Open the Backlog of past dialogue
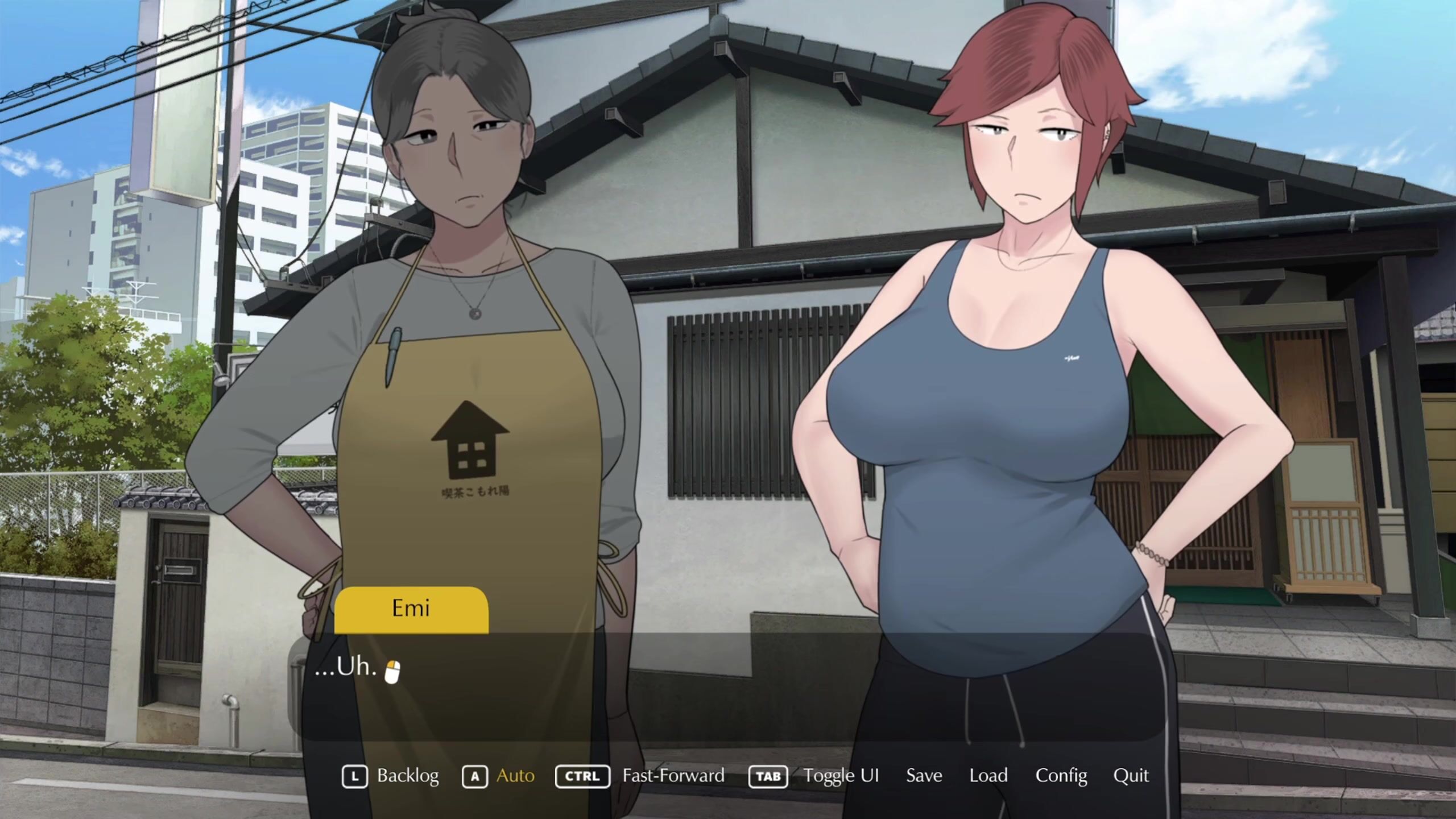 (407, 776)
